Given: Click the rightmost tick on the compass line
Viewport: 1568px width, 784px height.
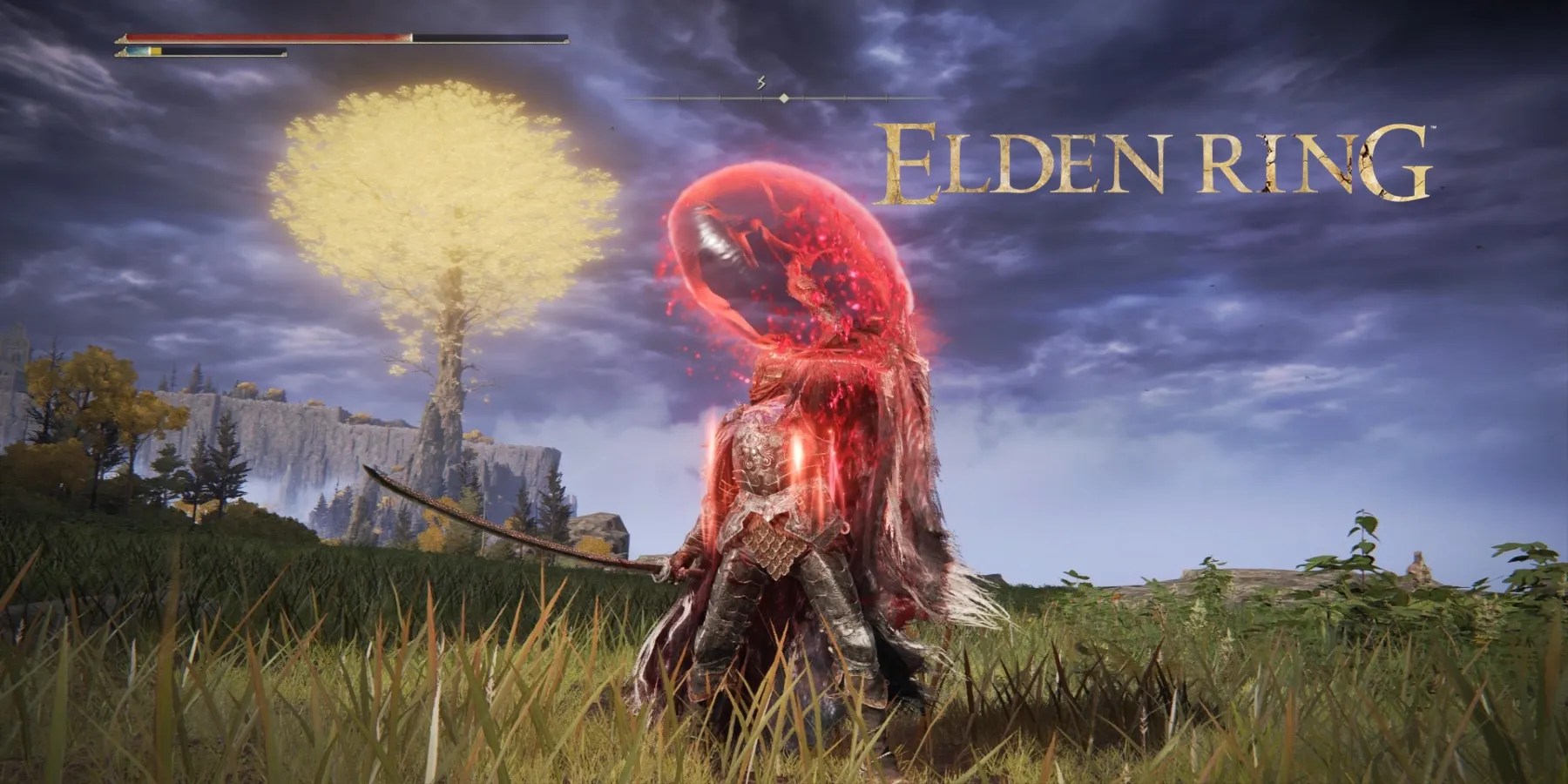Looking at the screenshot, I should click(887, 98).
